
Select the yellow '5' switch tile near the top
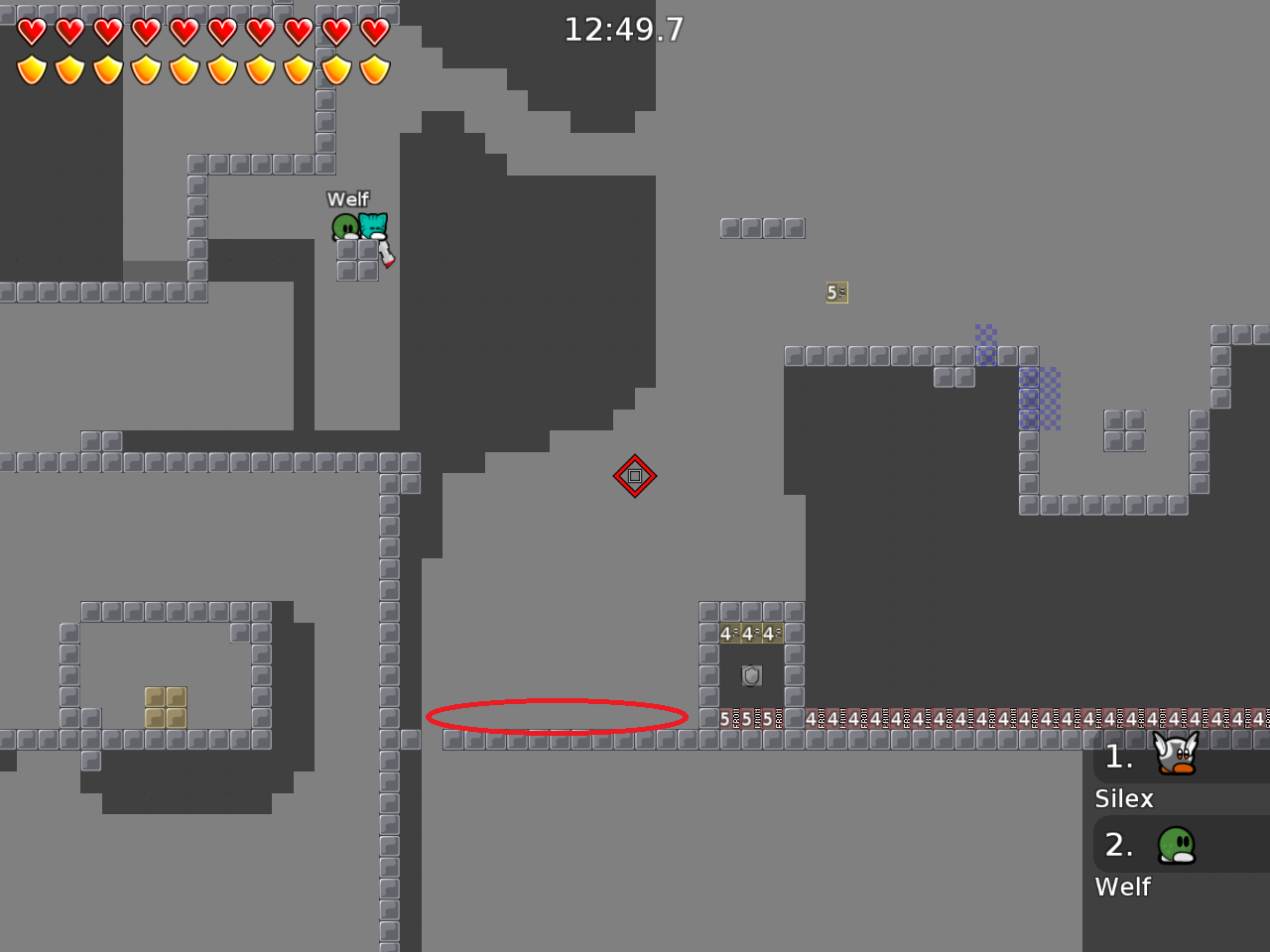(x=836, y=293)
